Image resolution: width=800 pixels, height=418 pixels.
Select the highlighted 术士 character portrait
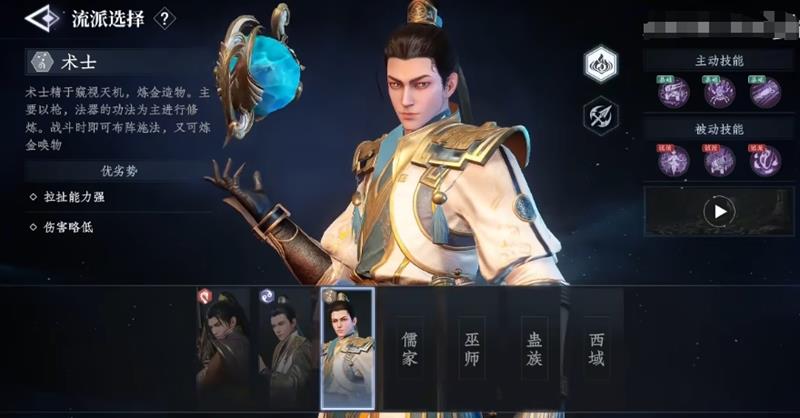[347, 347]
